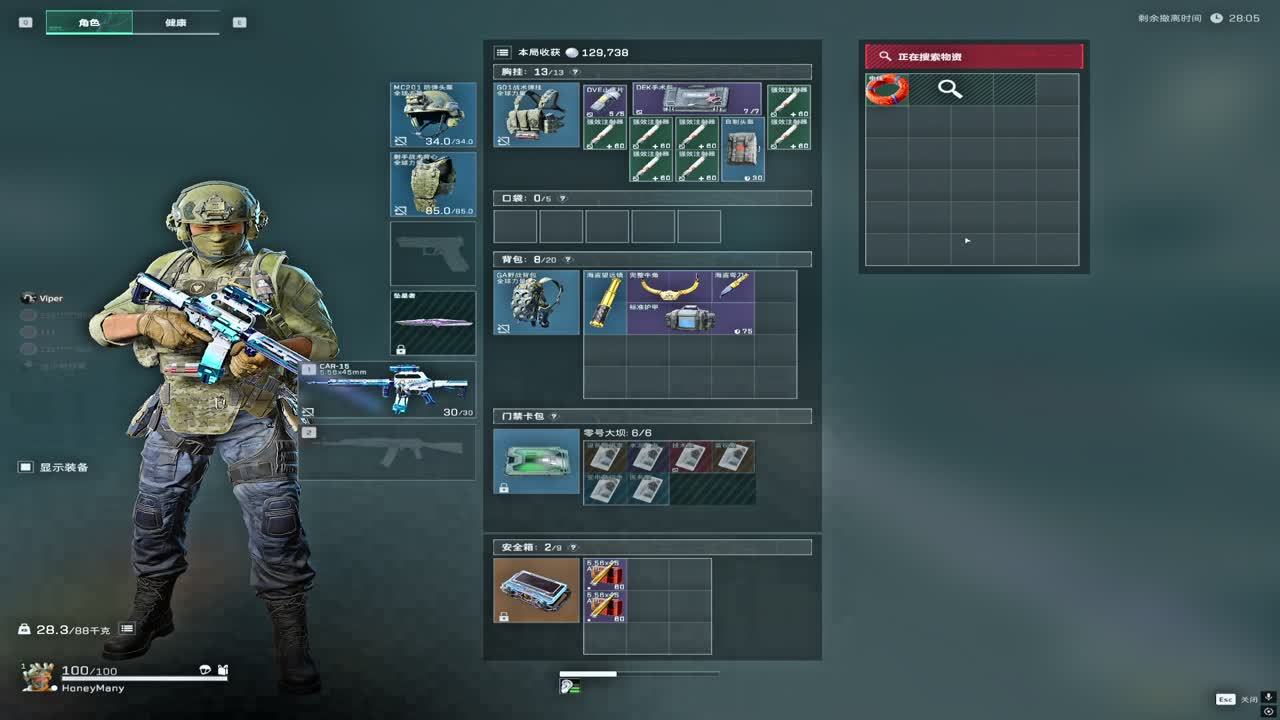The height and width of the screenshot is (720, 1280).
Task: Select the golden bull horns item
Action: point(668,286)
